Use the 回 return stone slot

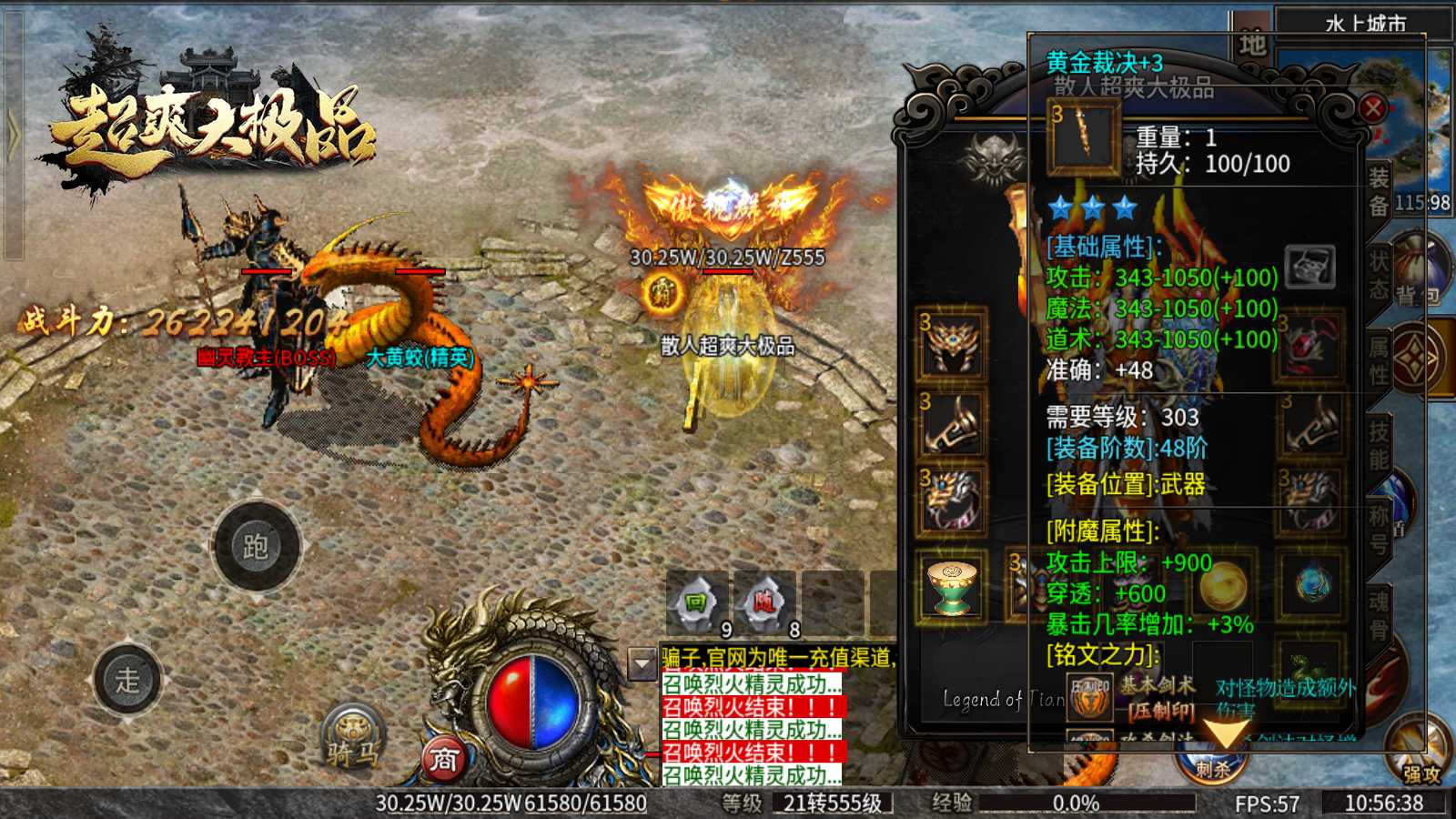[696, 603]
